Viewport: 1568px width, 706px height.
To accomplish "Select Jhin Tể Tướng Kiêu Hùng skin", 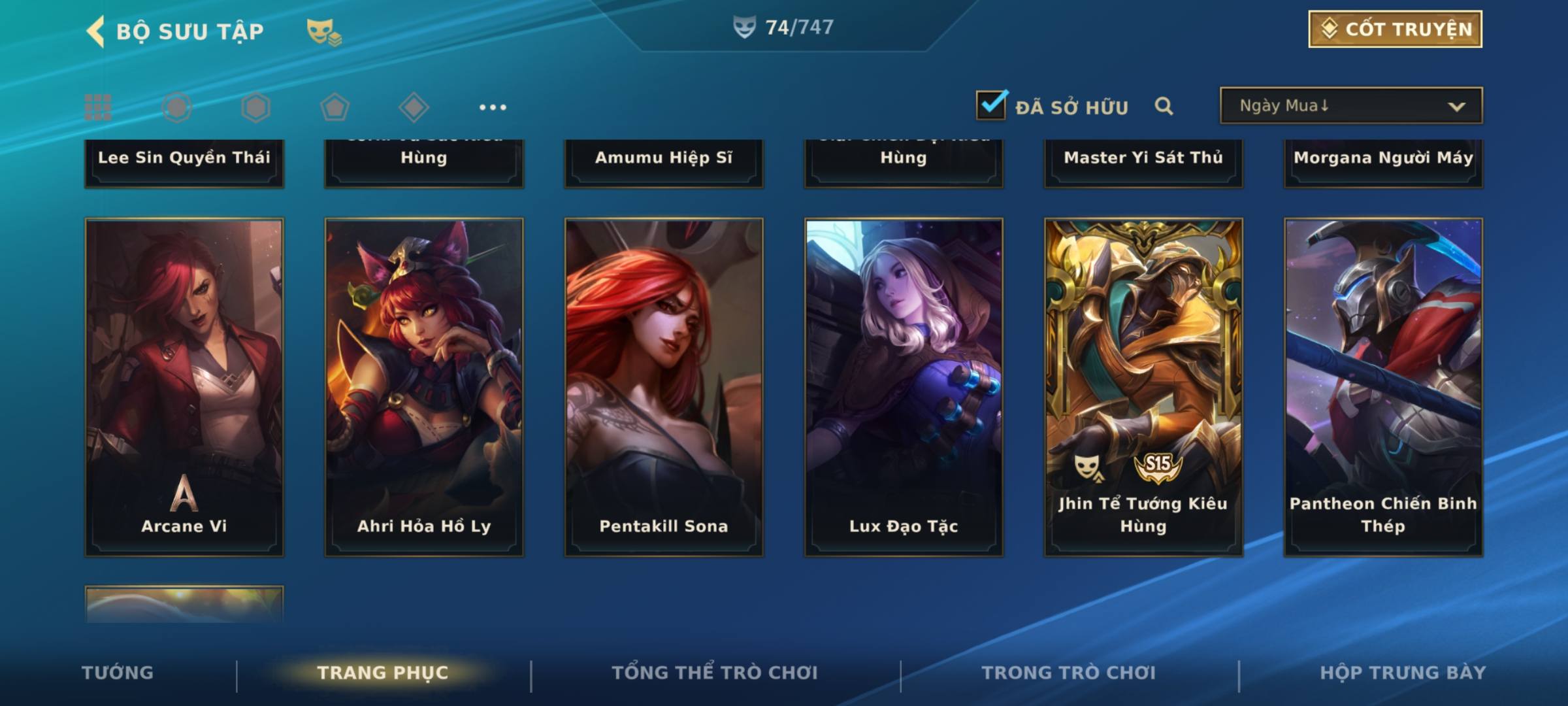I will tap(1143, 387).
